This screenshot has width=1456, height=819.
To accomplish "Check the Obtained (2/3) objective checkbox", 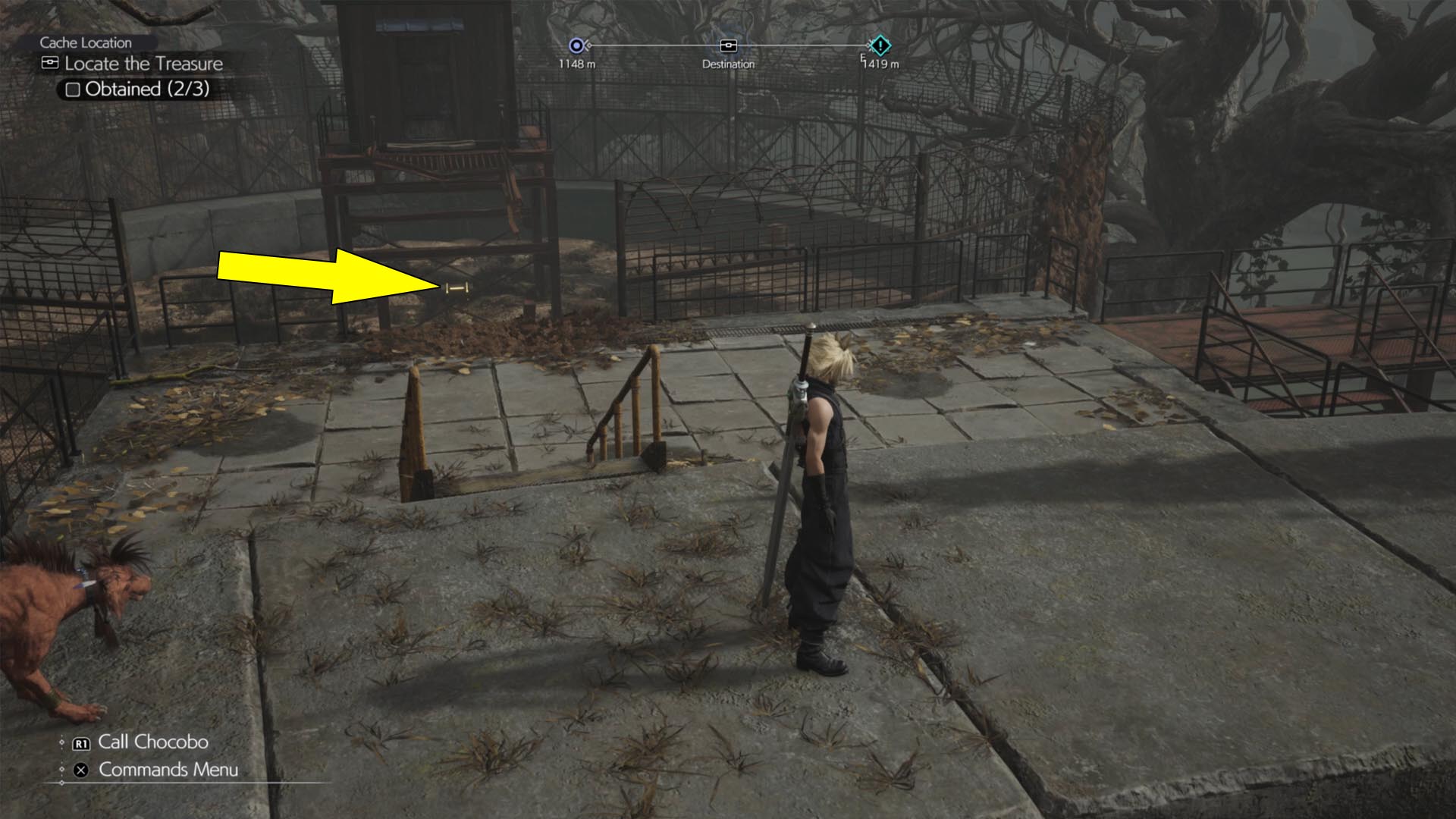I will (x=72, y=89).
